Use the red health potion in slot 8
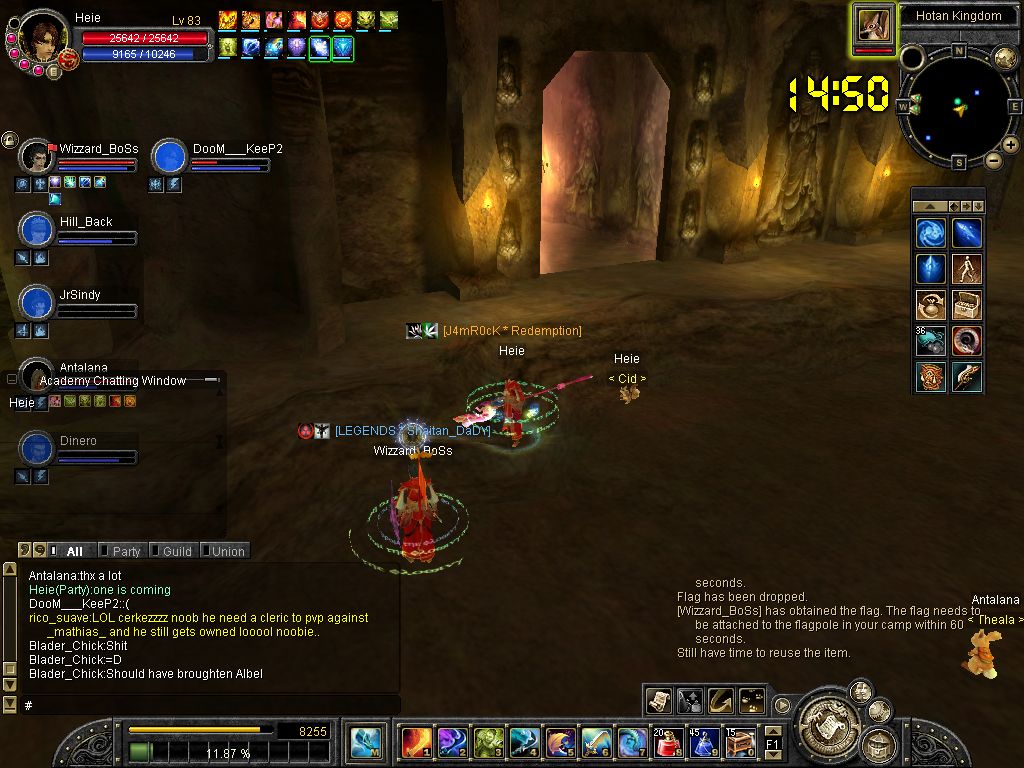The width and height of the screenshot is (1024, 768). 668,743
